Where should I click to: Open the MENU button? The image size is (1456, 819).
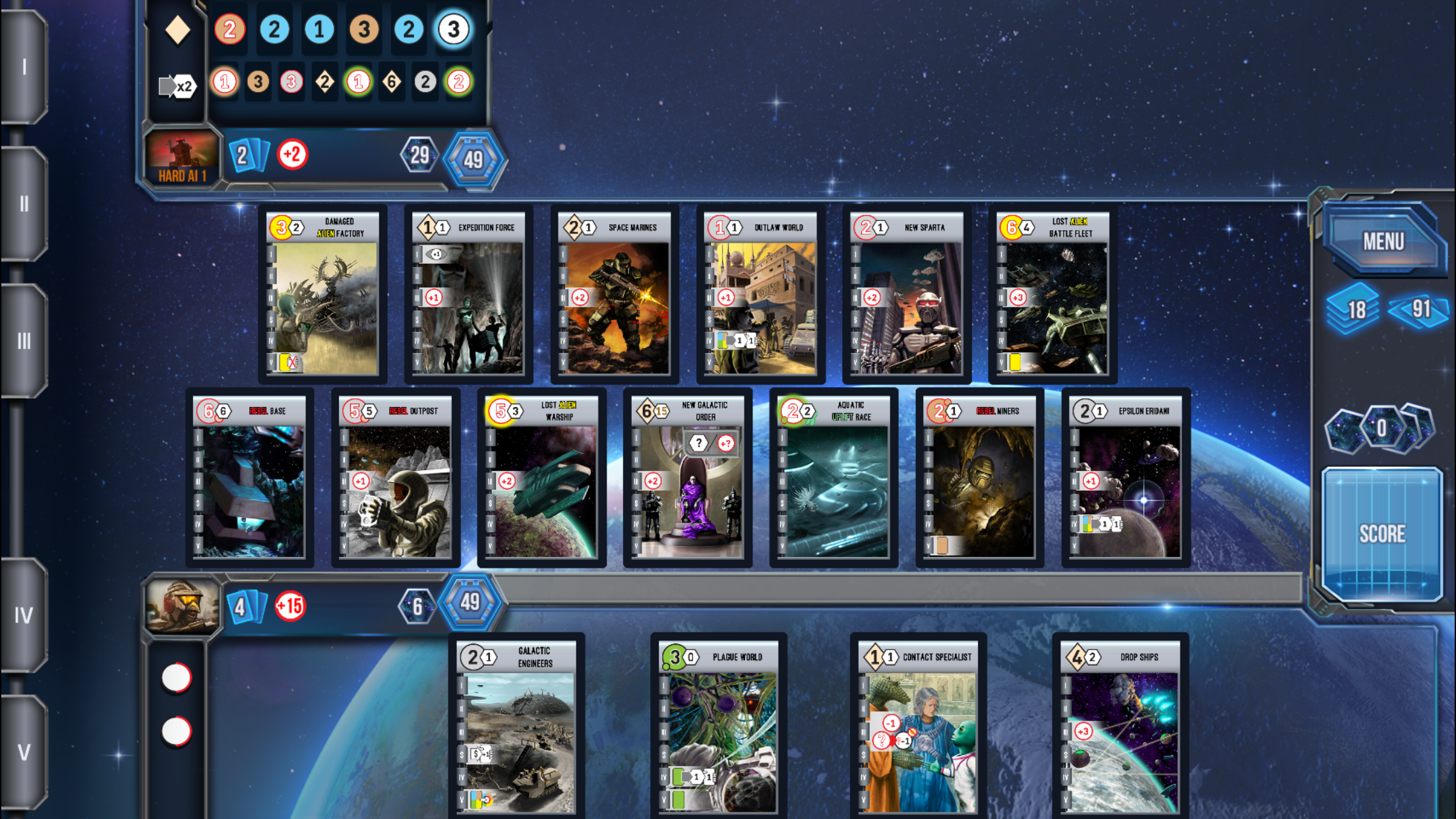(1382, 241)
